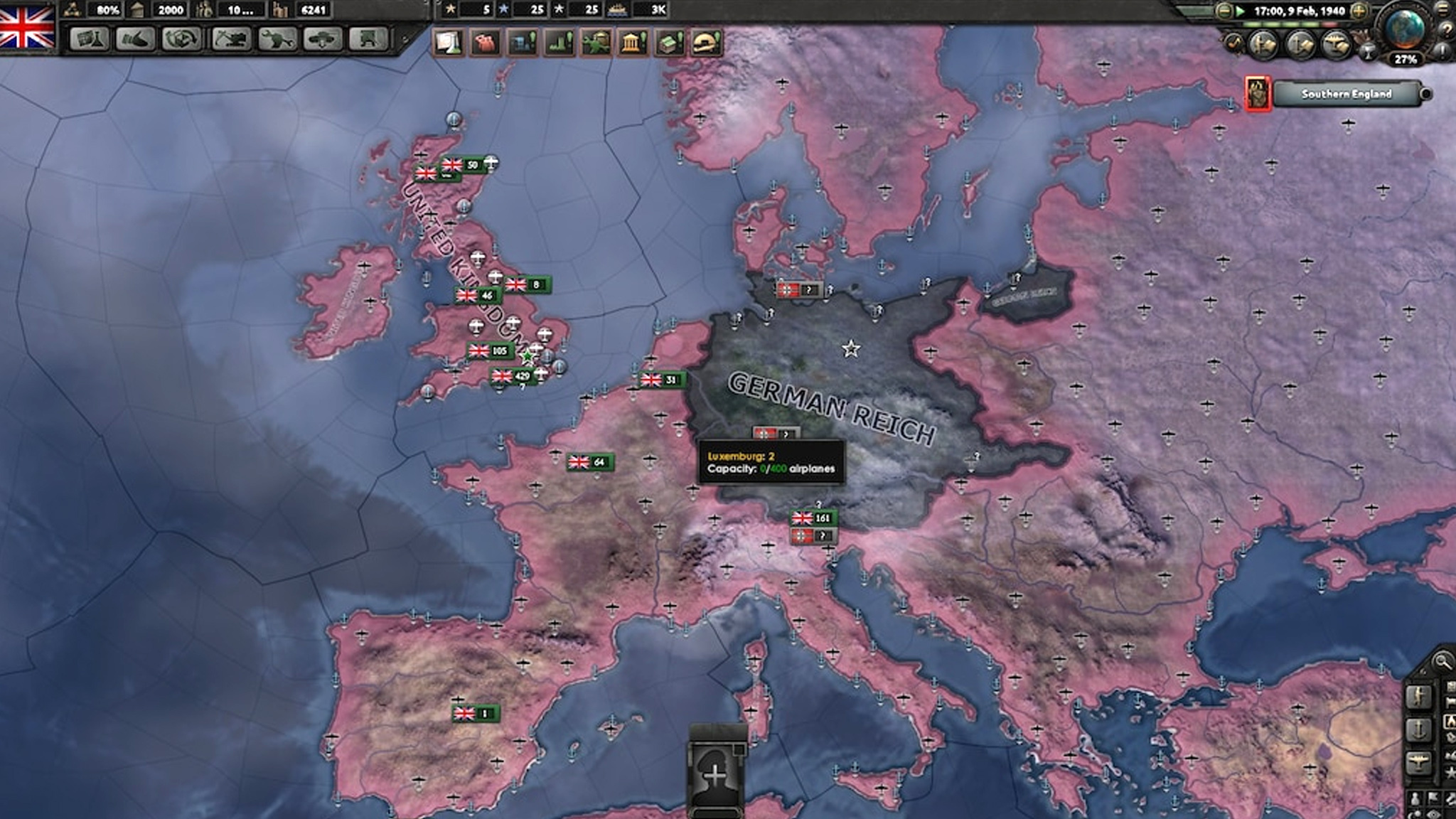The width and height of the screenshot is (1456, 819).
Task: Open the province search magnifying glass
Action: [x=1442, y=662]
